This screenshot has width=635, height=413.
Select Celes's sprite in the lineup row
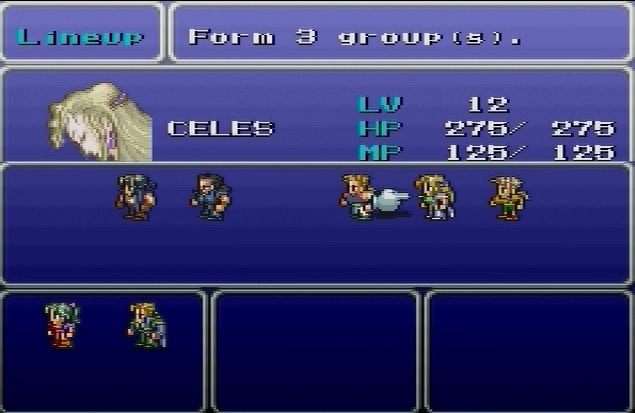(x=435, y=196)
